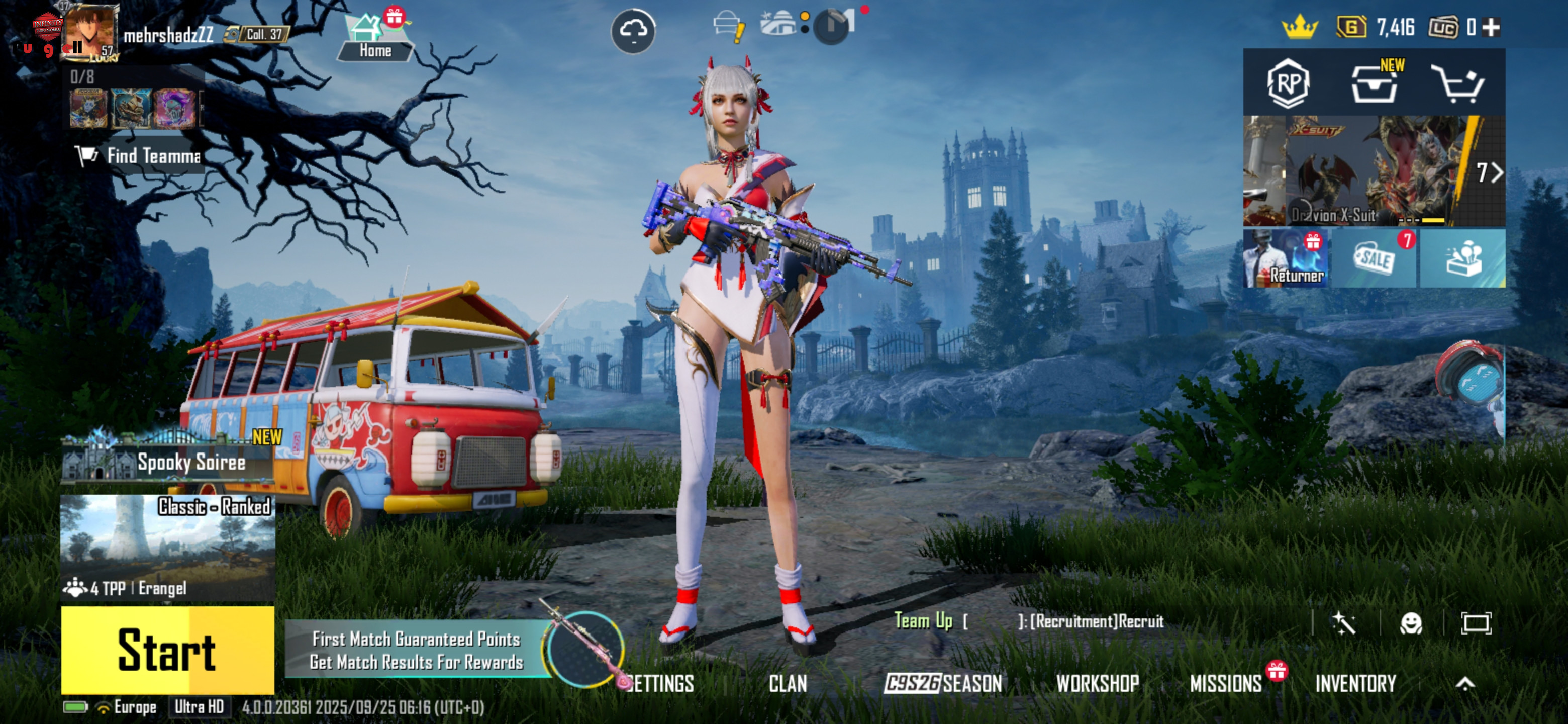Open the Missions menu
Viewport: 1568px width, 724px height.
tap(1226, 684)
